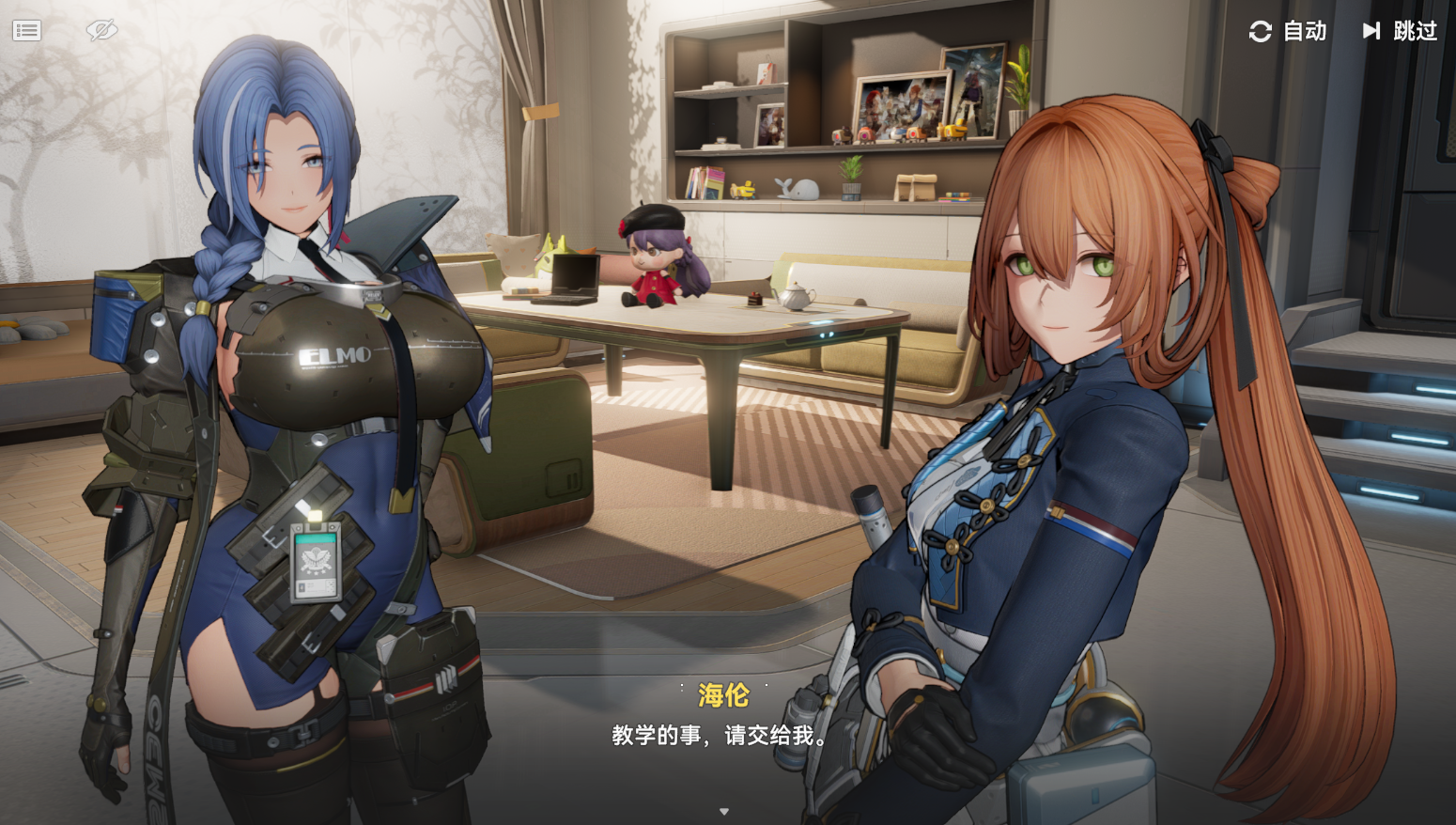This screenshot has height=825, width=1456.
Task: Open the backlog via the top-left panel icon
Action: pos(26,29)
